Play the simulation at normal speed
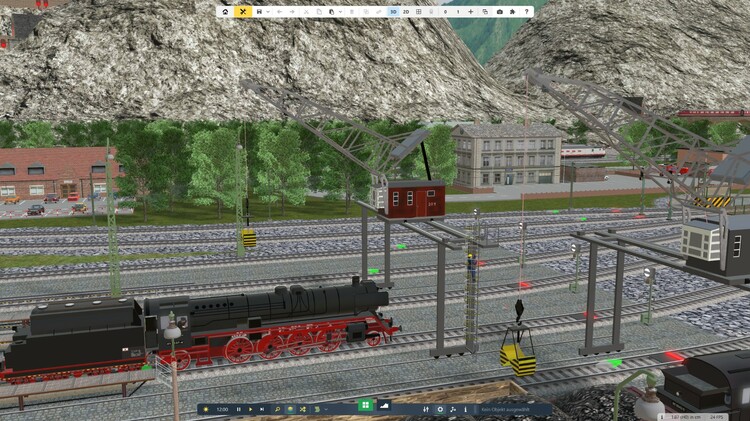 pyautogui.click(x=250, y=409)
